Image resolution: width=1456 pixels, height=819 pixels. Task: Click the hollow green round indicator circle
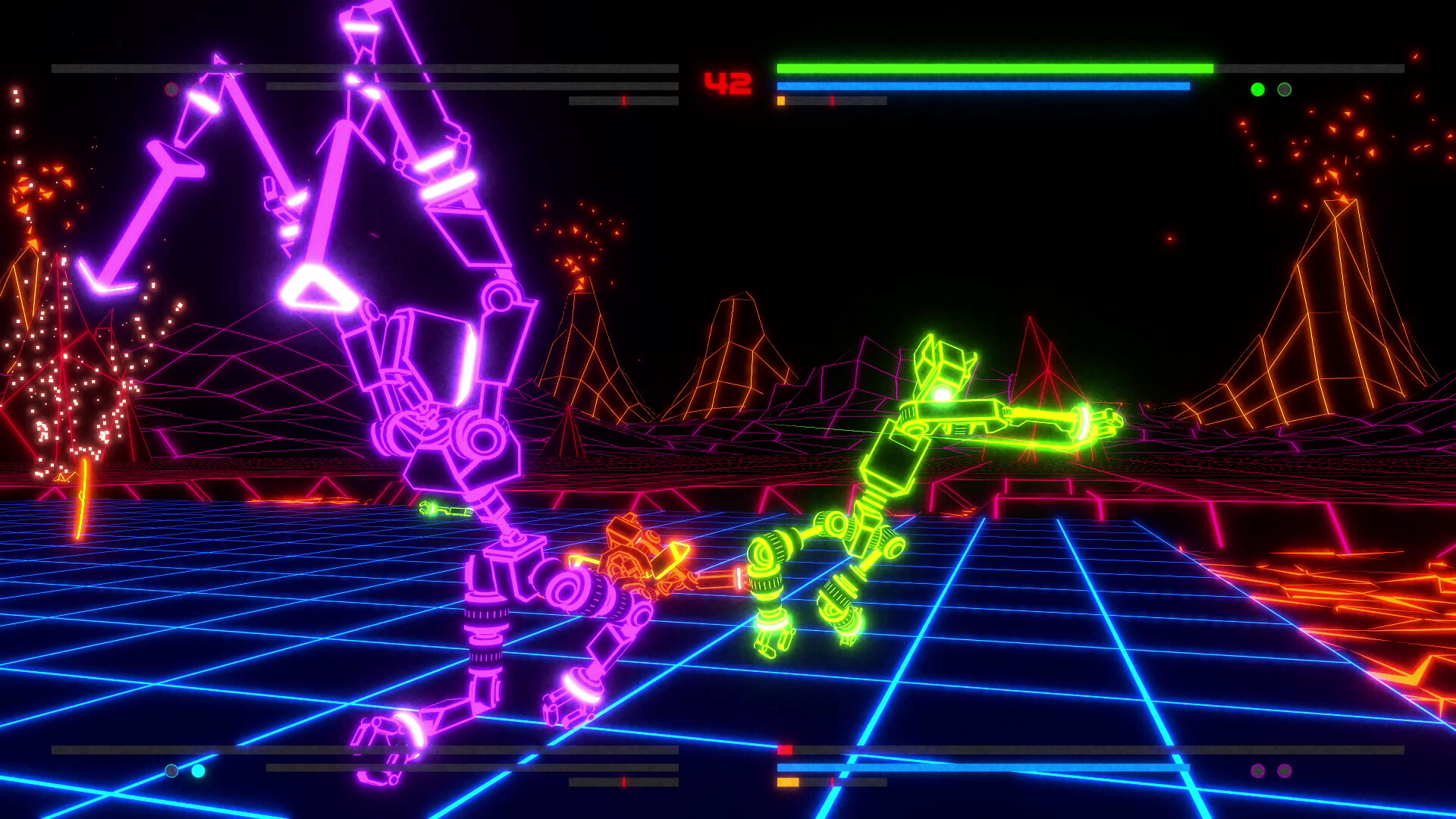pos(1284,88)
